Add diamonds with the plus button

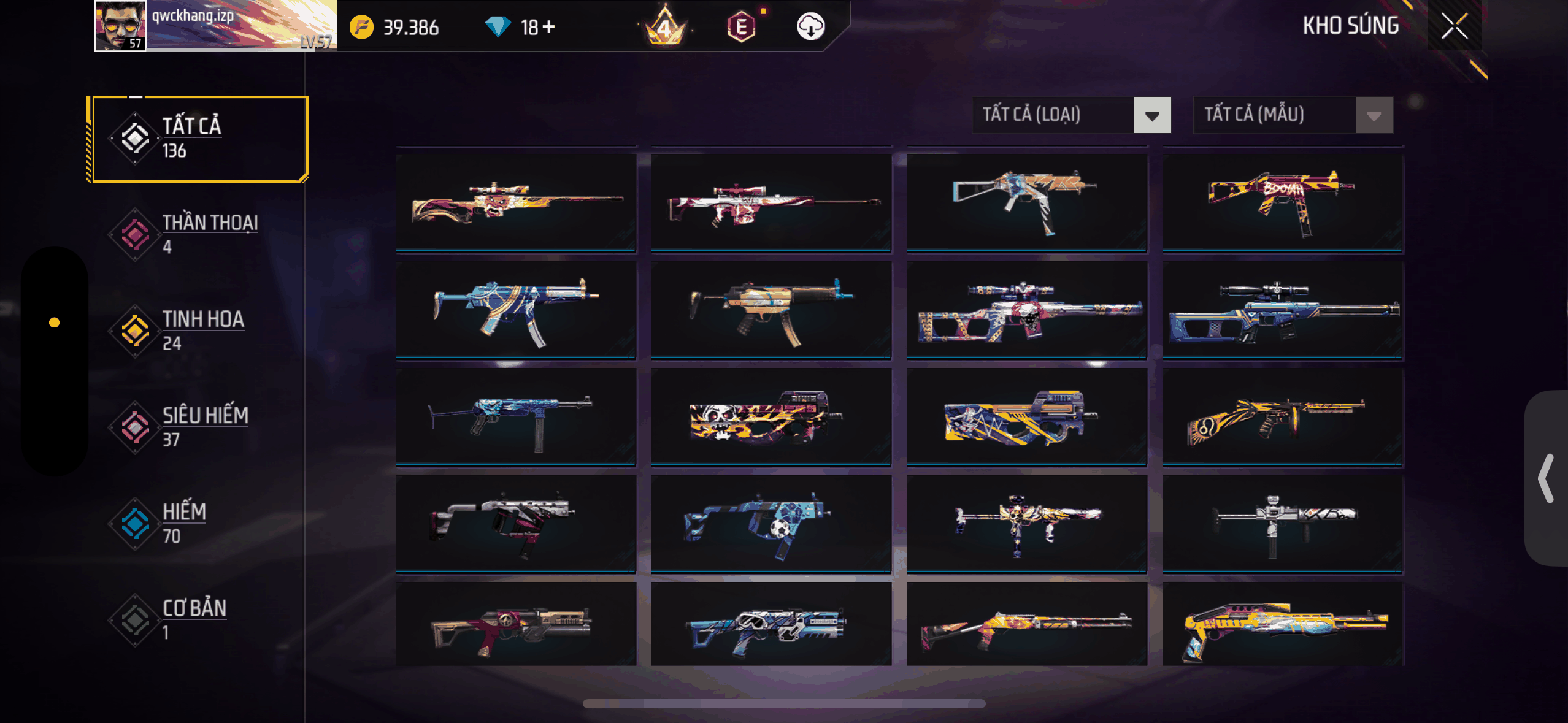(x=549, y=27)
